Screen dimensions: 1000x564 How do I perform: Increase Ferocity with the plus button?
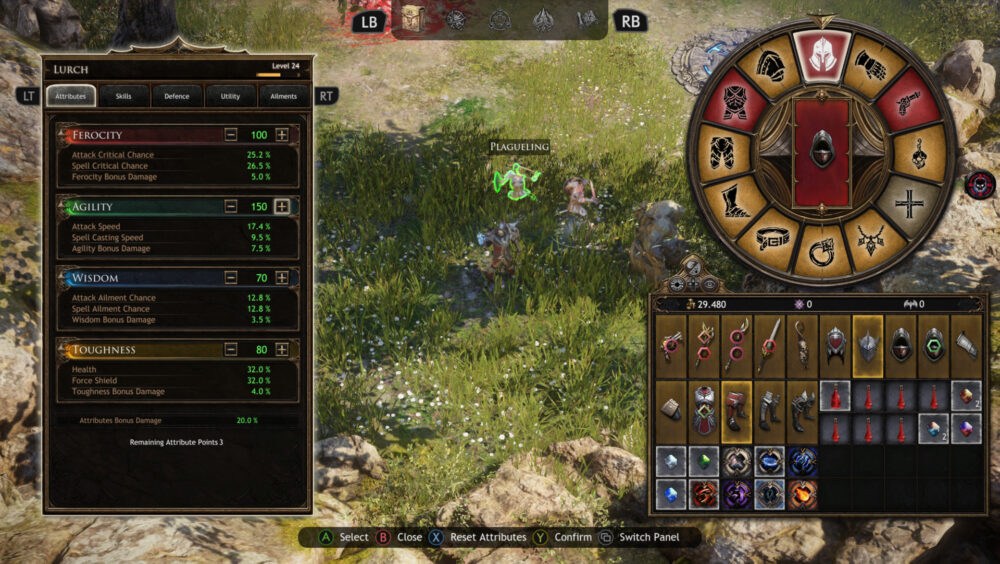pos(282,135)
